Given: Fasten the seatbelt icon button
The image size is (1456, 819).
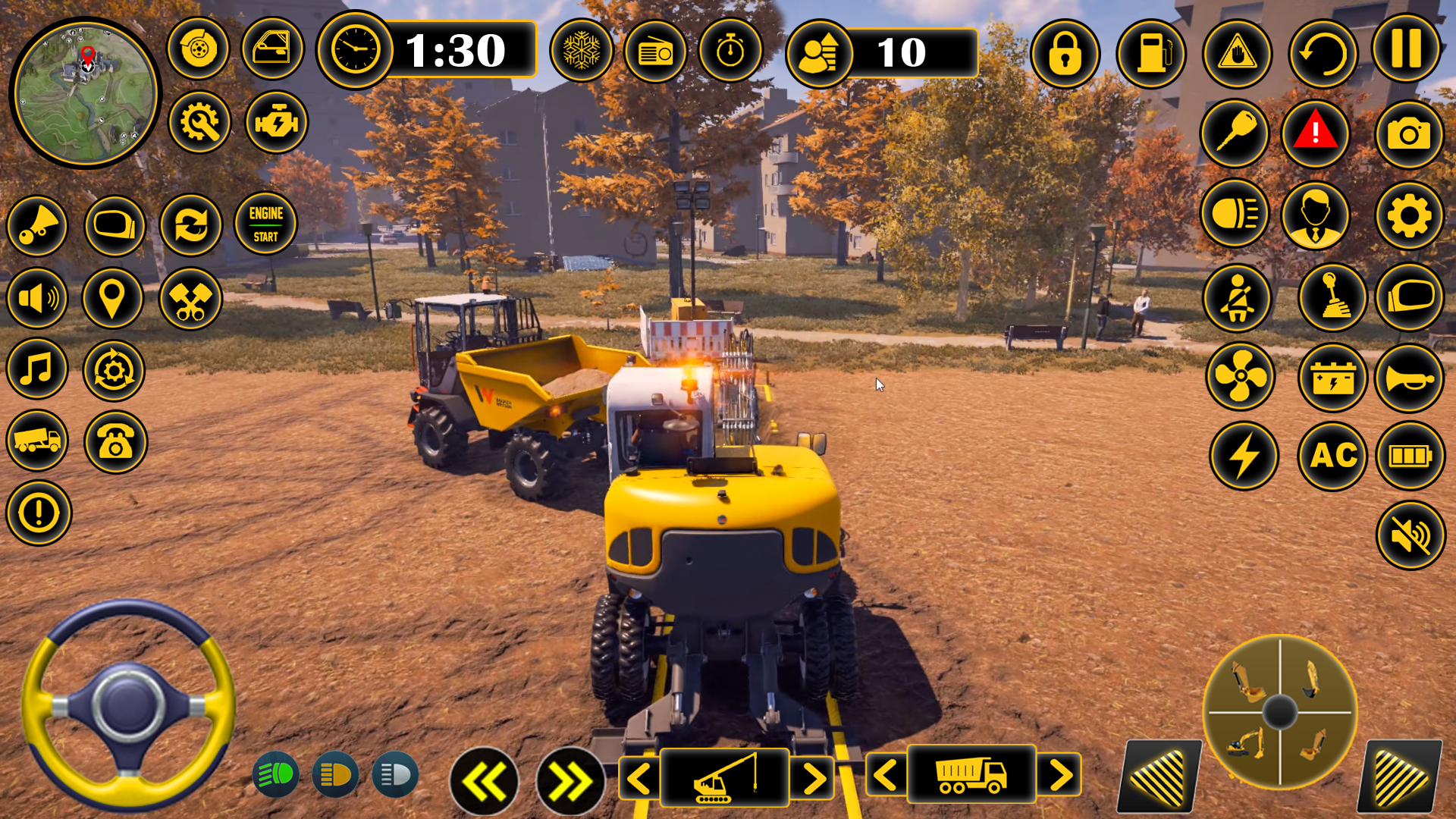Looking at the screenshot, I should pos(1237,297).
